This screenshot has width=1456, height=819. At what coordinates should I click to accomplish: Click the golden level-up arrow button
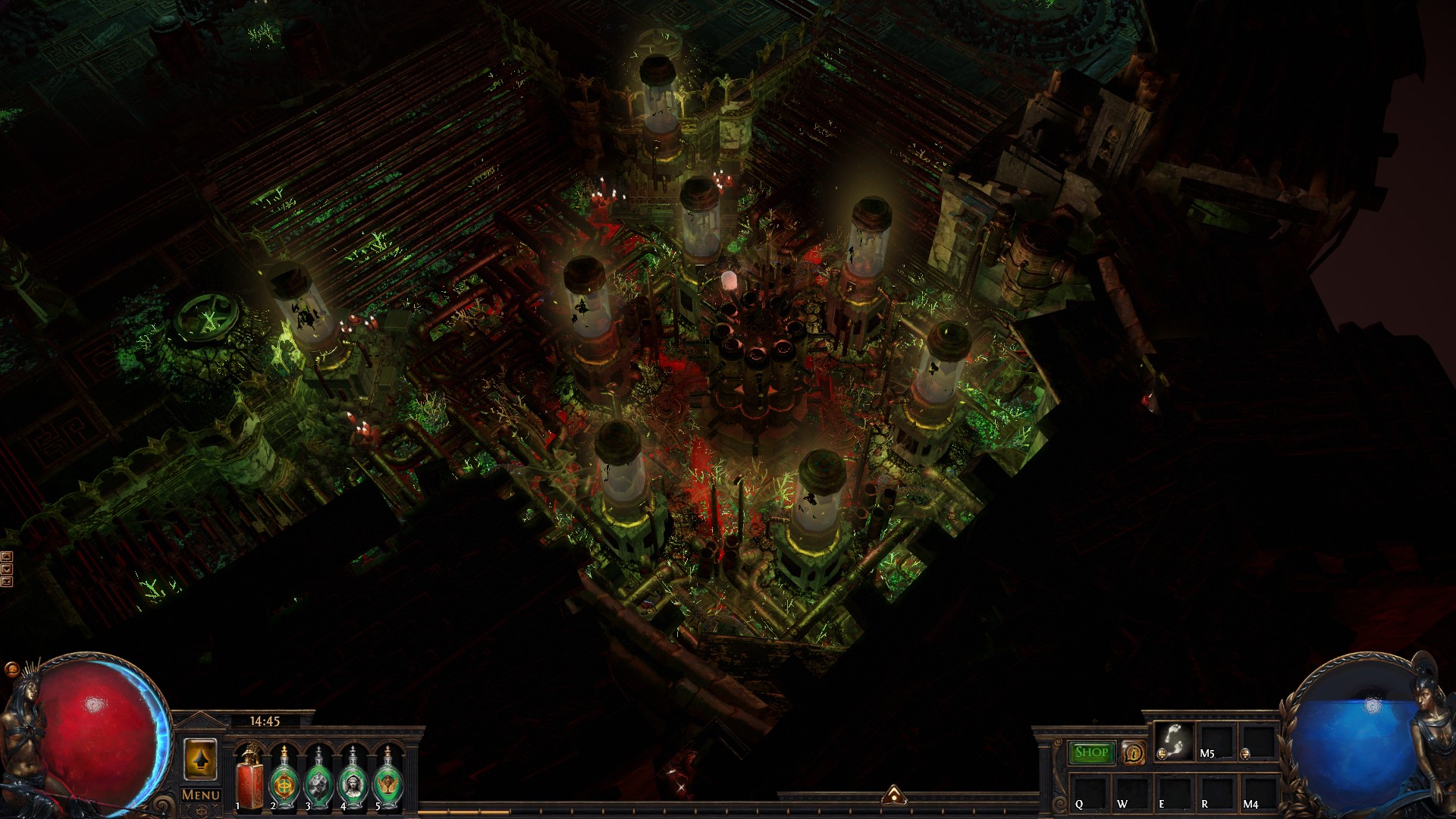(x=200, y=759)
